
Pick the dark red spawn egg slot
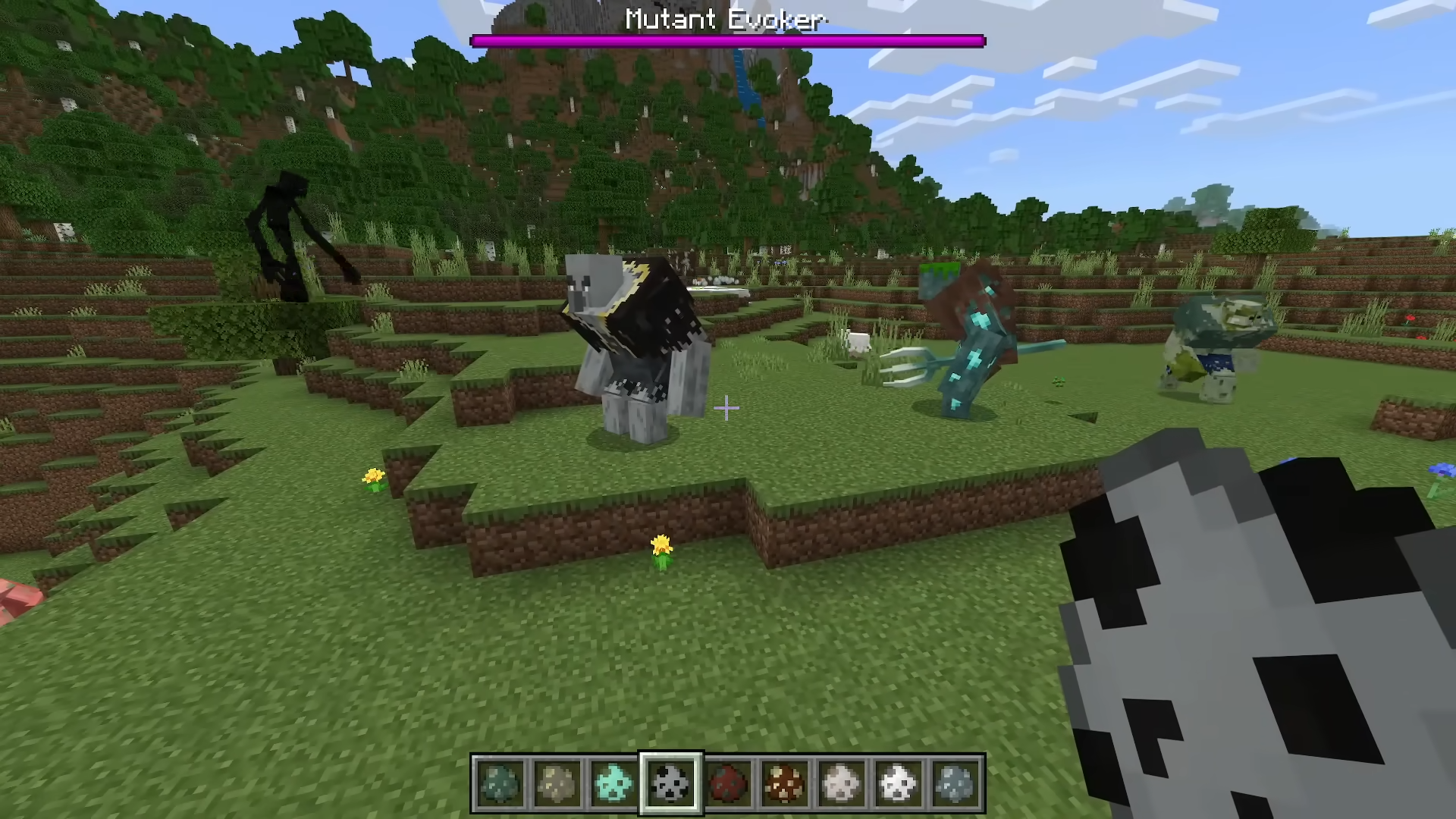(728, 783)
